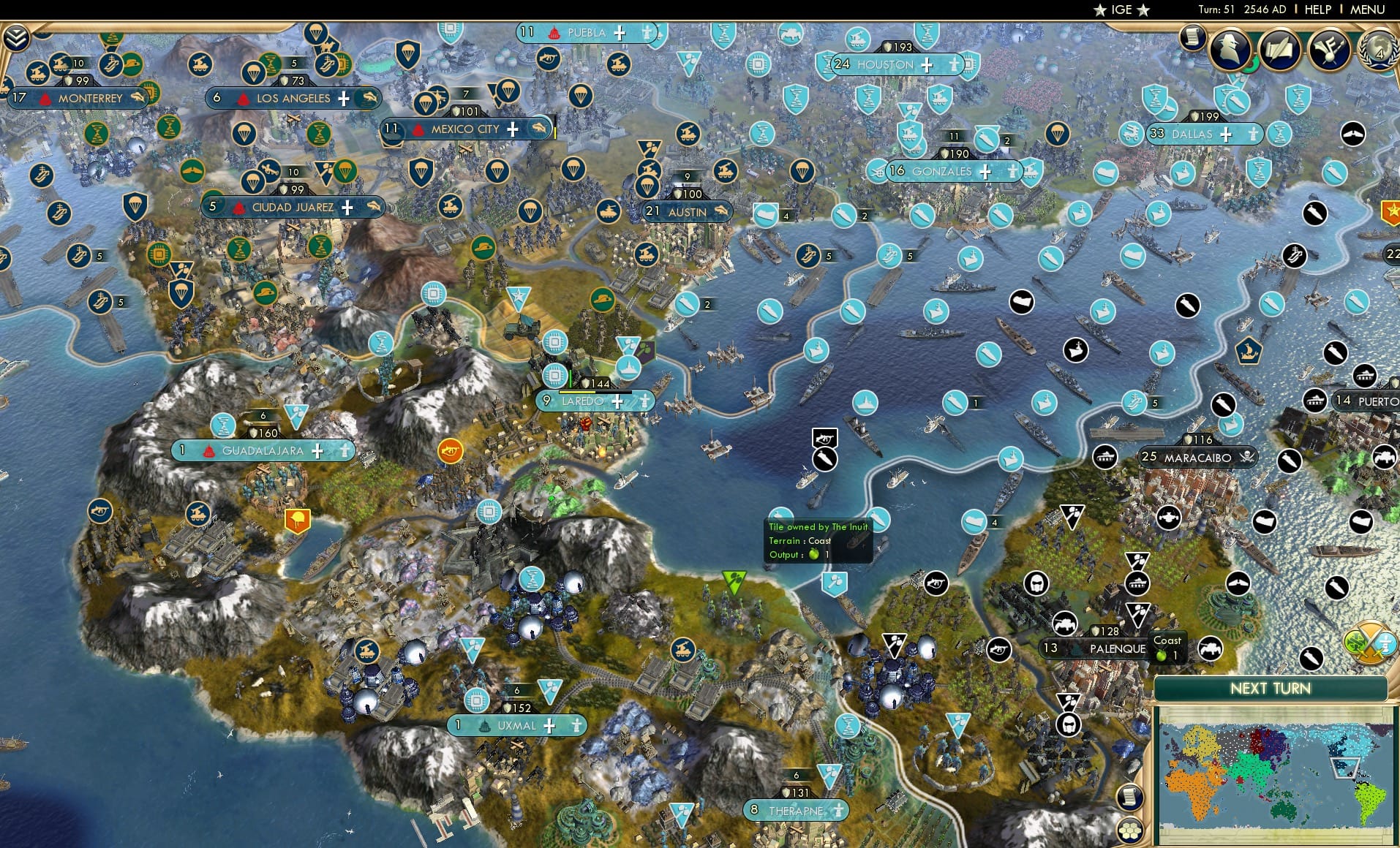
Task: Expand the Laredo city banner with its plus
Action: click(x=619, y=401)
